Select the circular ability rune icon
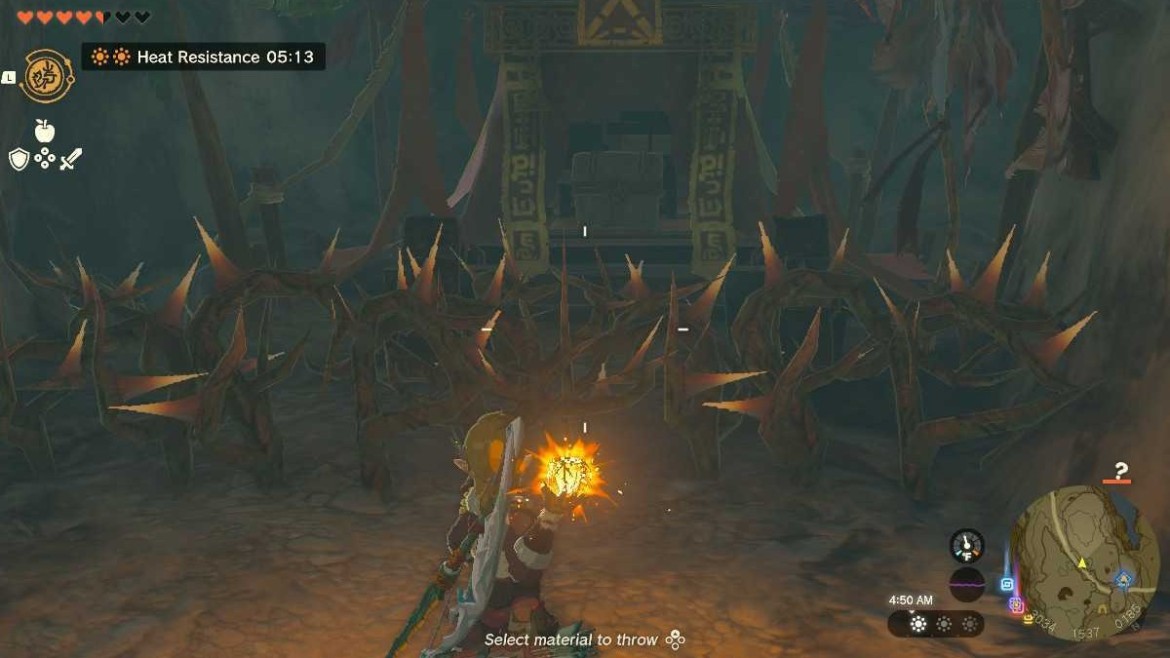Image resolution: width=1170 pixels, height=658 pixels. (46, 76)
